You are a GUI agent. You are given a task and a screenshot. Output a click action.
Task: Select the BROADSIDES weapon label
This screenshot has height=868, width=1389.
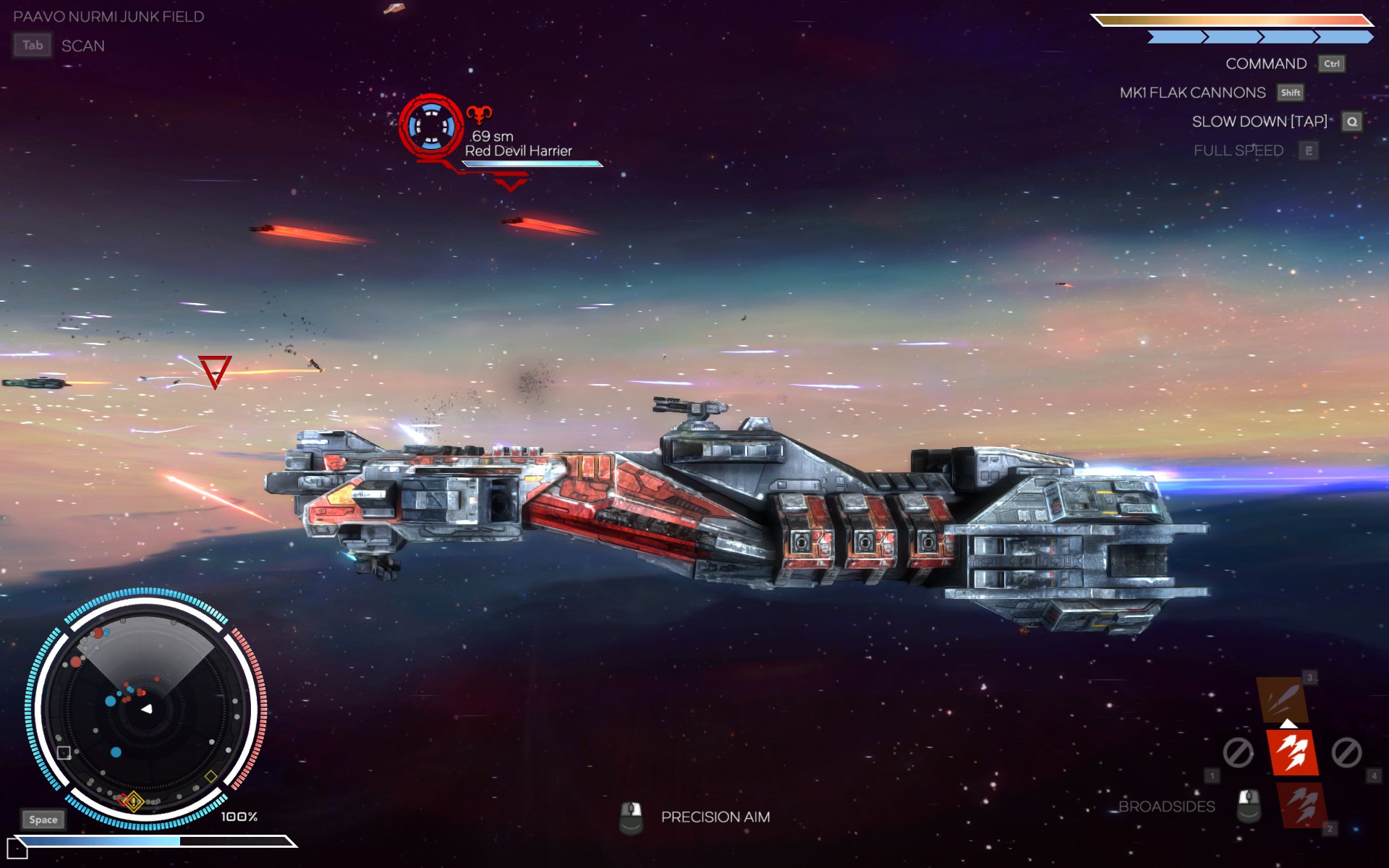(1166, 807)
